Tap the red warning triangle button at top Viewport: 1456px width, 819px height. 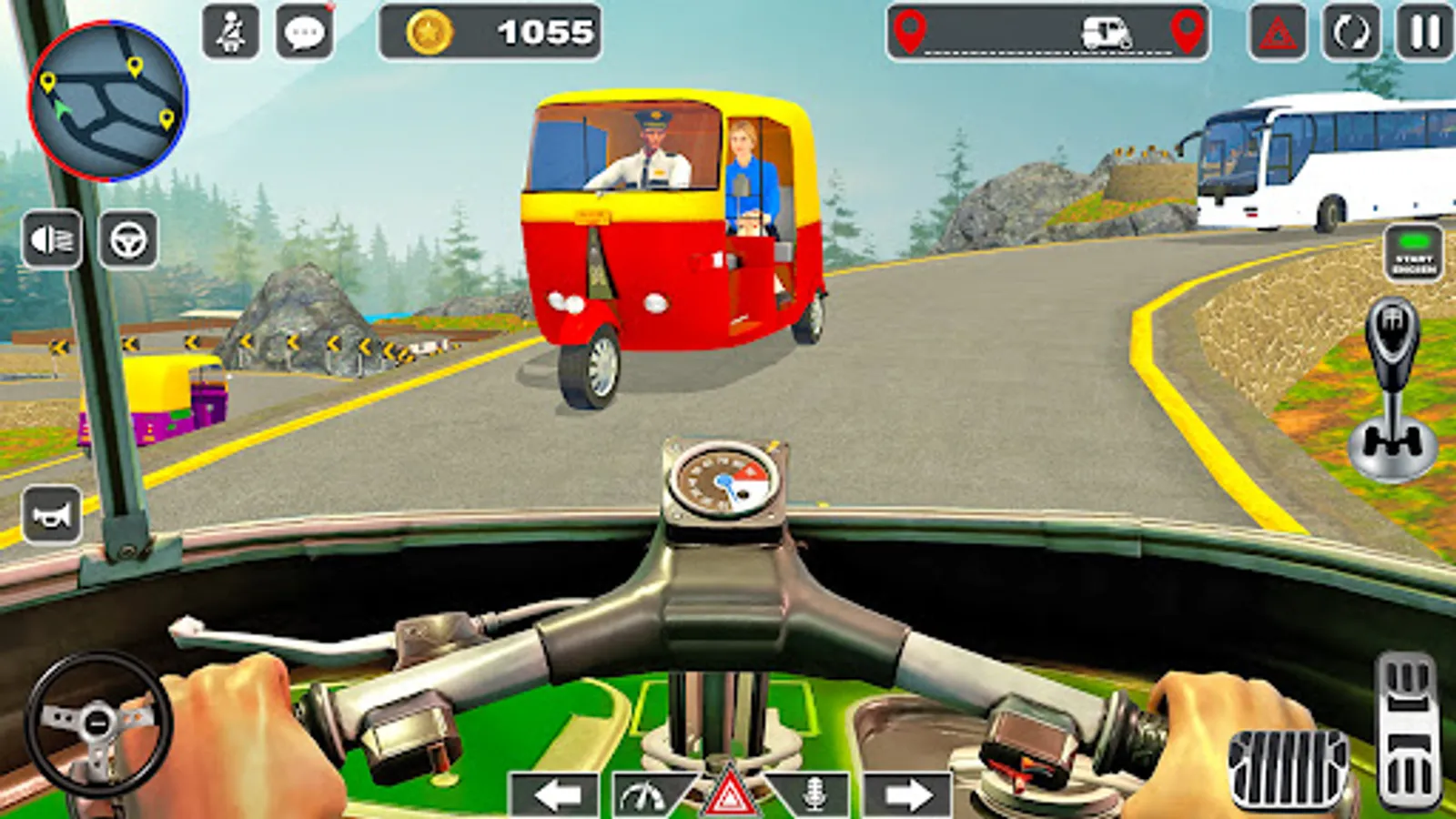click(x=1278, y=33)
